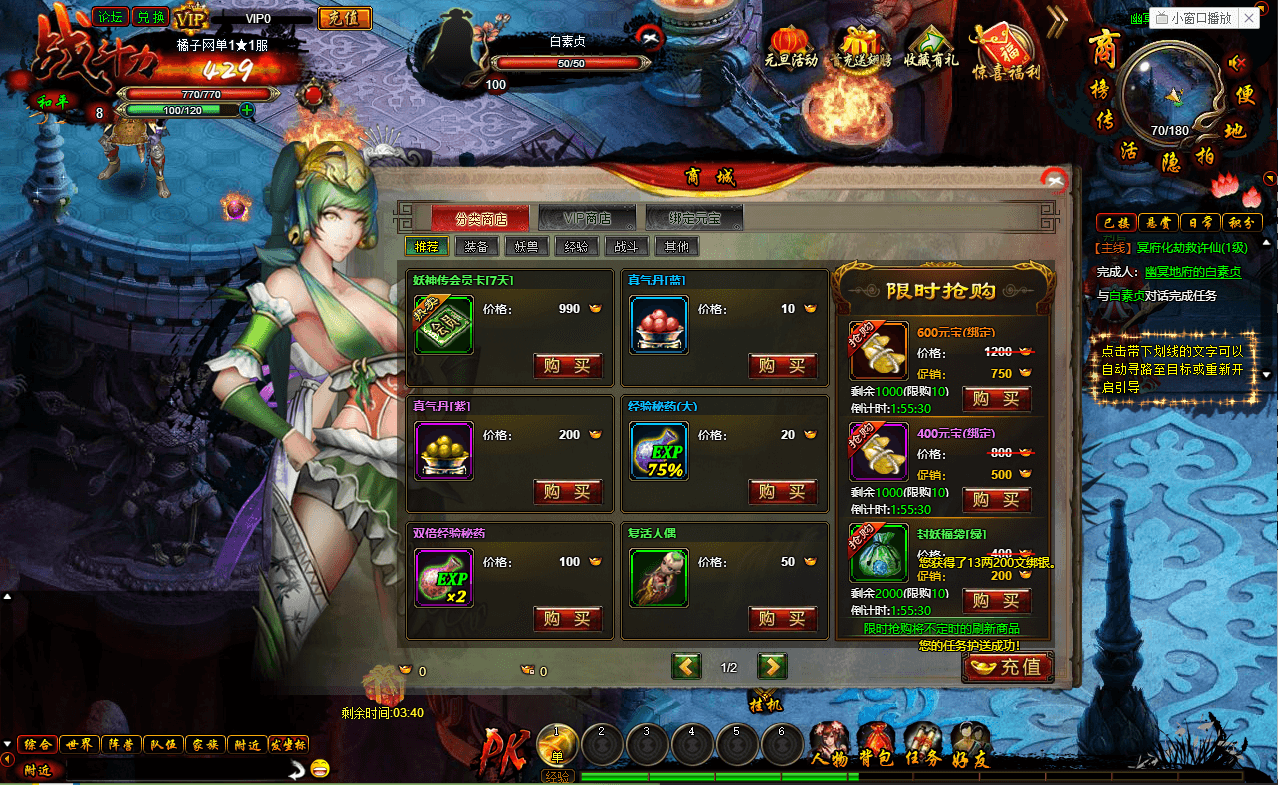Switch to the VIP商店 tab
The image size is (1278, 785).
(x=587, y=218)
